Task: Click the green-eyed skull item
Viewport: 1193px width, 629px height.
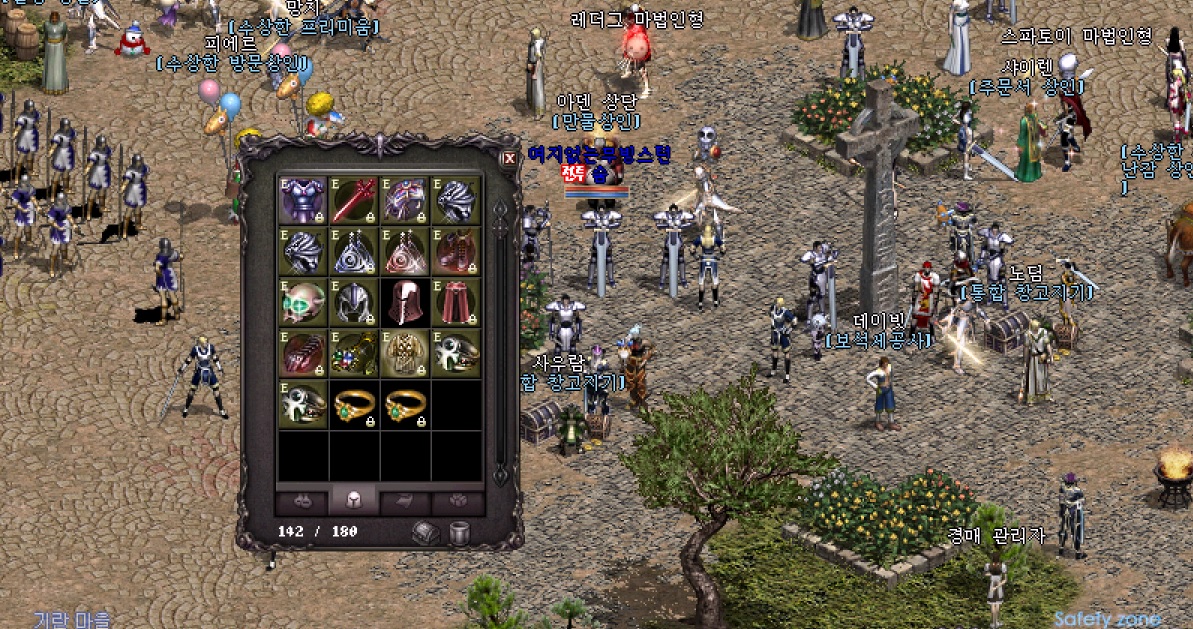Action: 303,302
